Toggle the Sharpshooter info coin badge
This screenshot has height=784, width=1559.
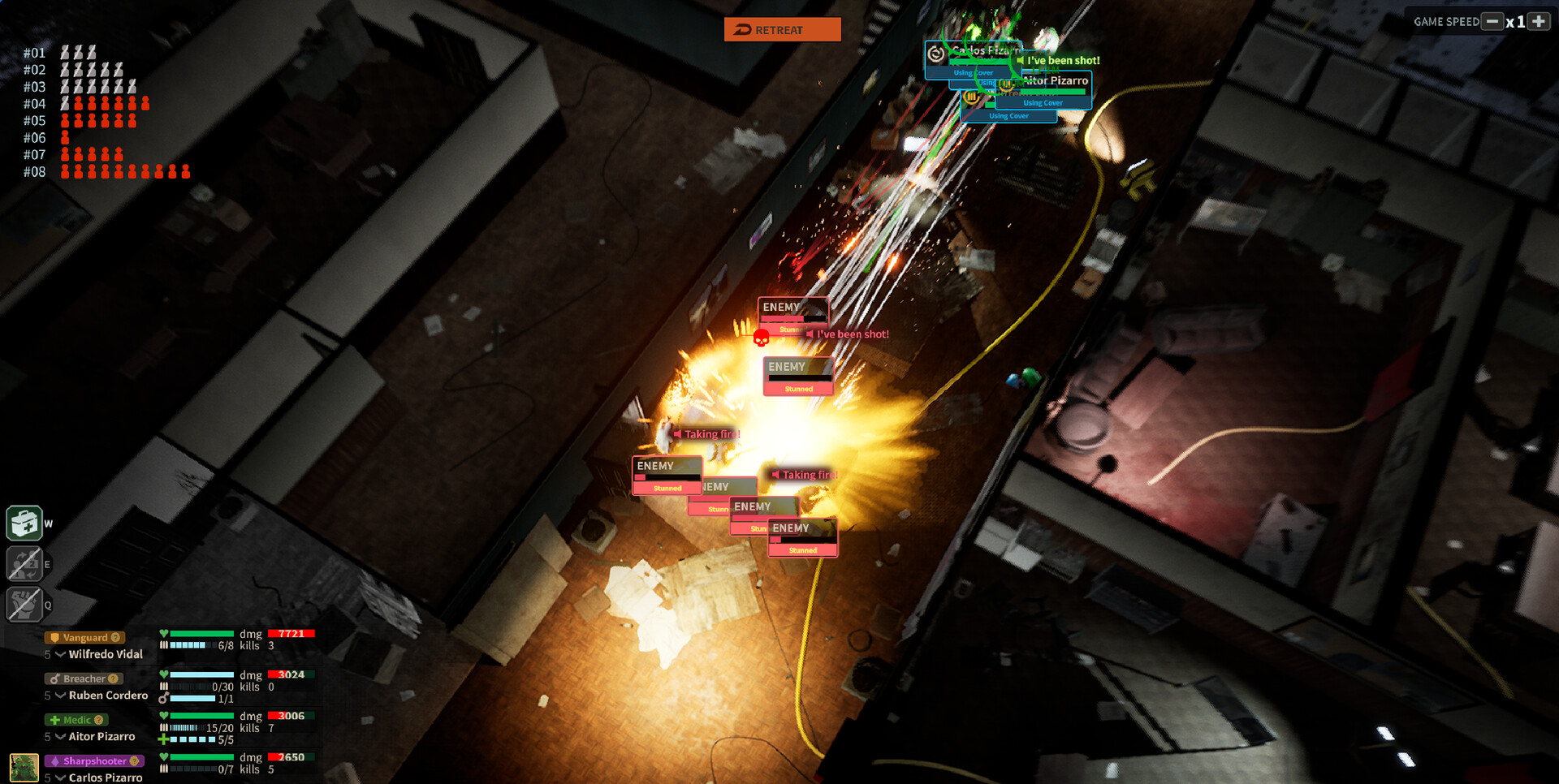click(134, 761)
